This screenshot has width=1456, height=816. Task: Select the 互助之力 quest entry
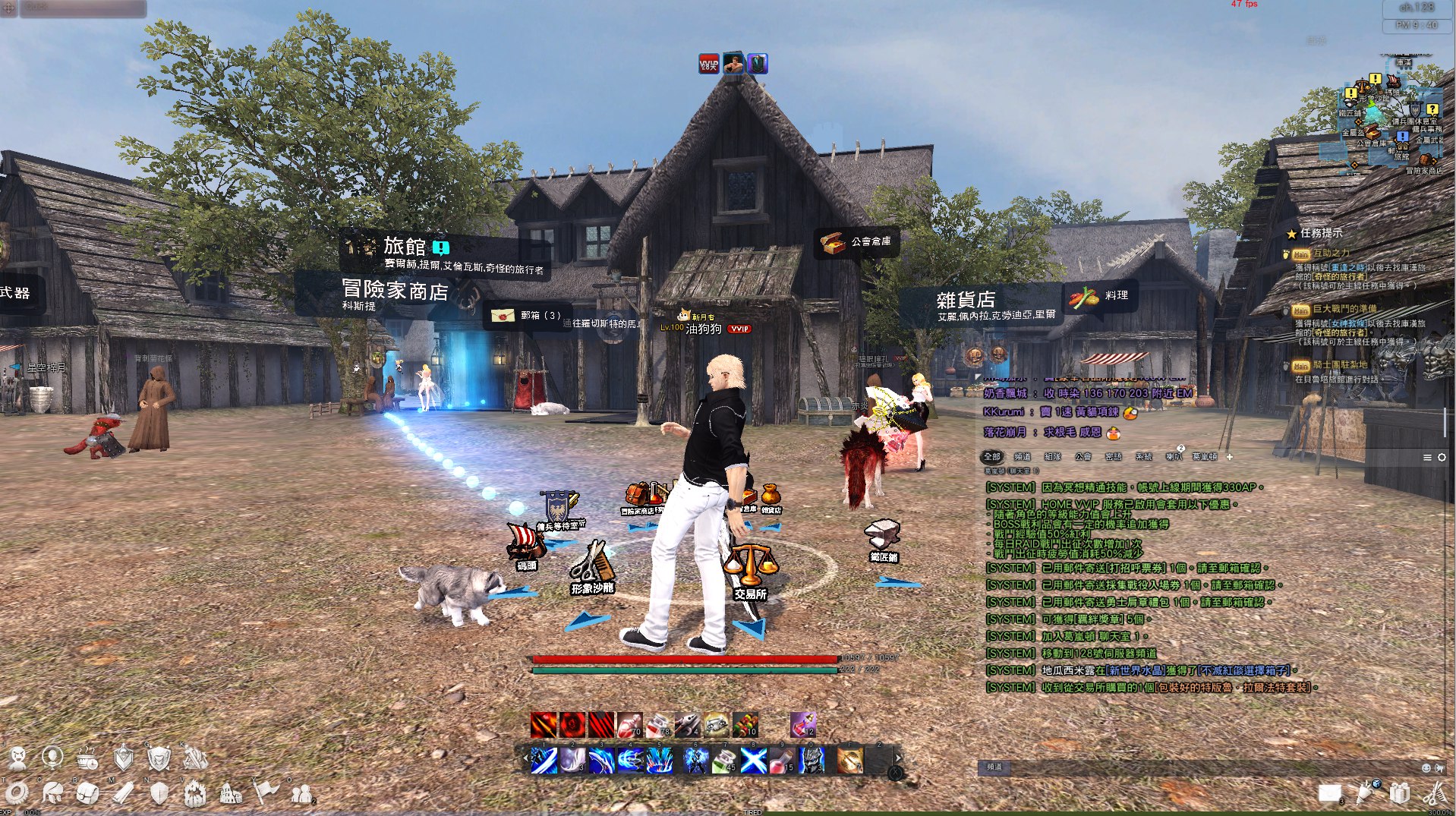(1331, 254)
